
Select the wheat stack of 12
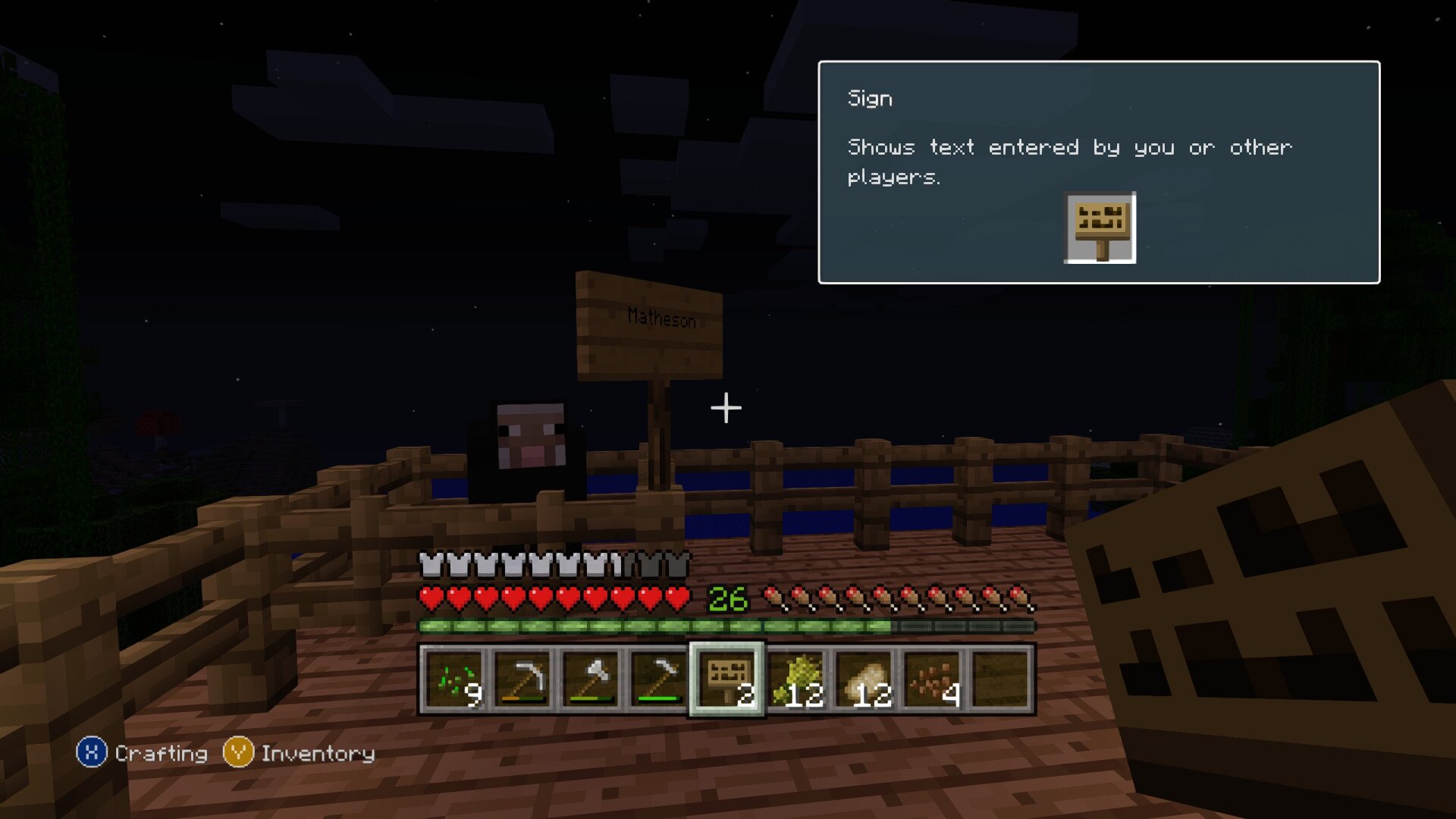coord(796,679)
